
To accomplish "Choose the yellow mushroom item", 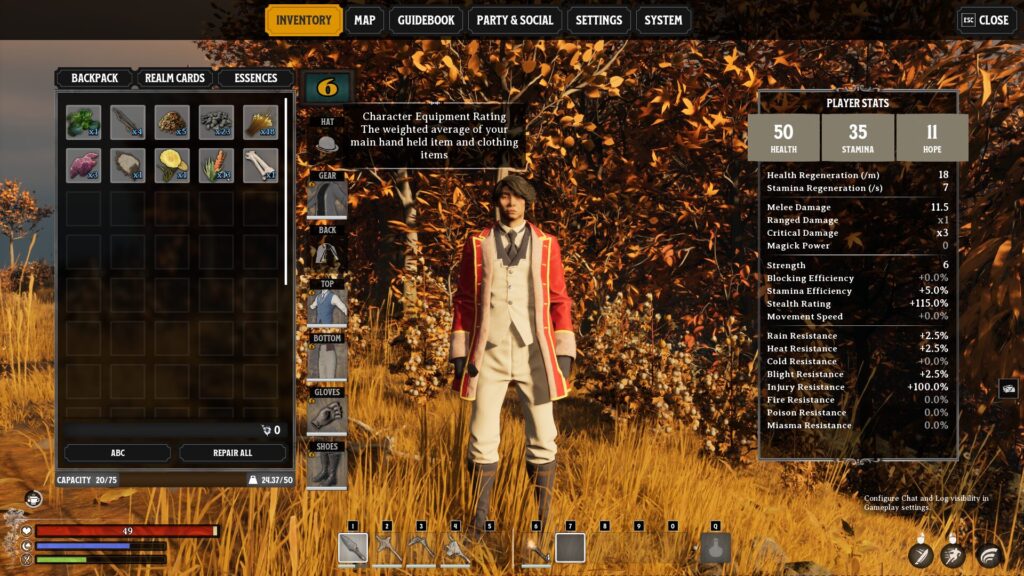I will pos(172,165).
